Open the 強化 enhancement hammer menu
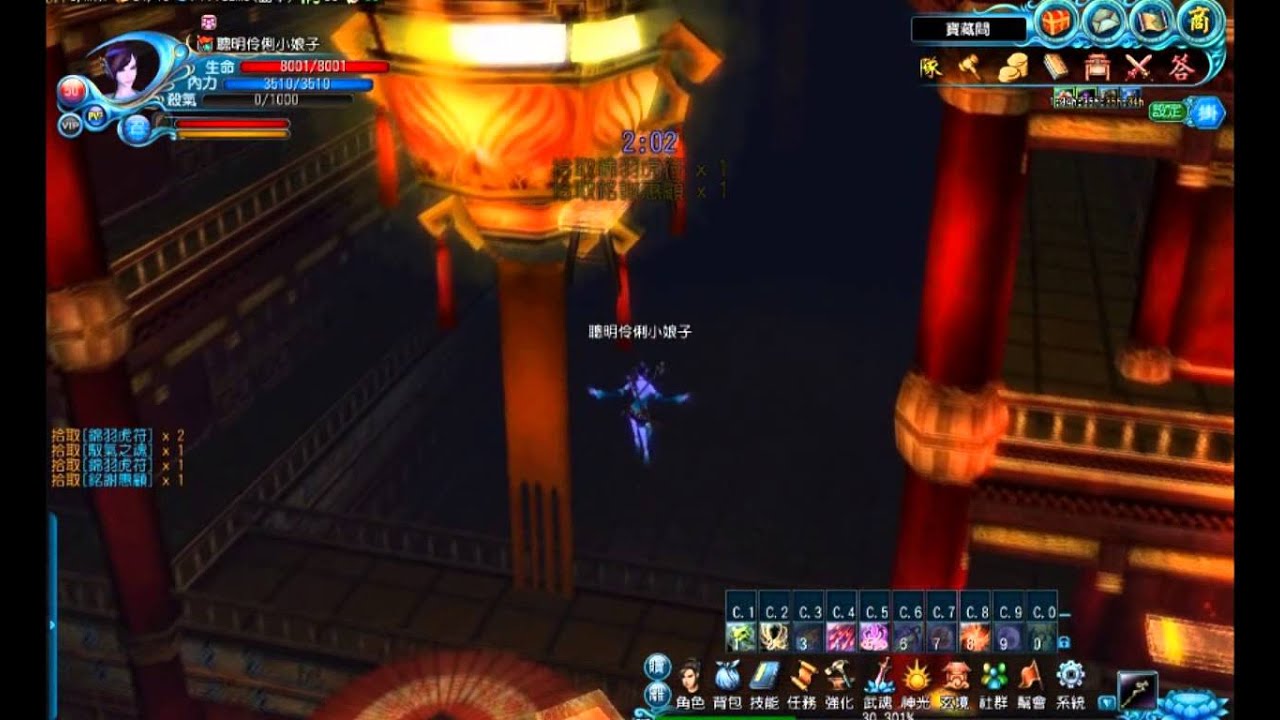The height and width of the screenshot is (720, 1280). coord(840,680)
